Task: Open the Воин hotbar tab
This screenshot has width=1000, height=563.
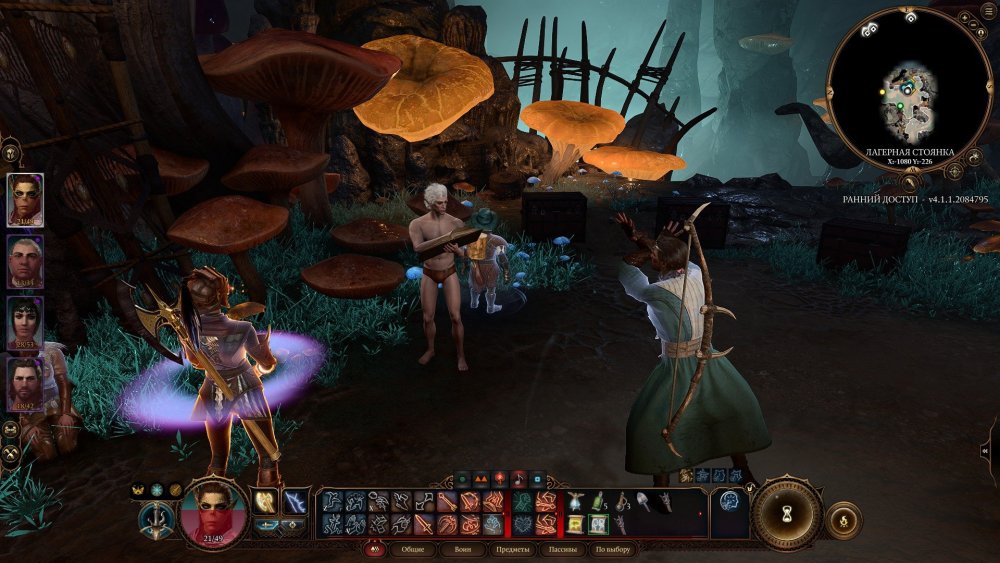Action: (464, 550)
